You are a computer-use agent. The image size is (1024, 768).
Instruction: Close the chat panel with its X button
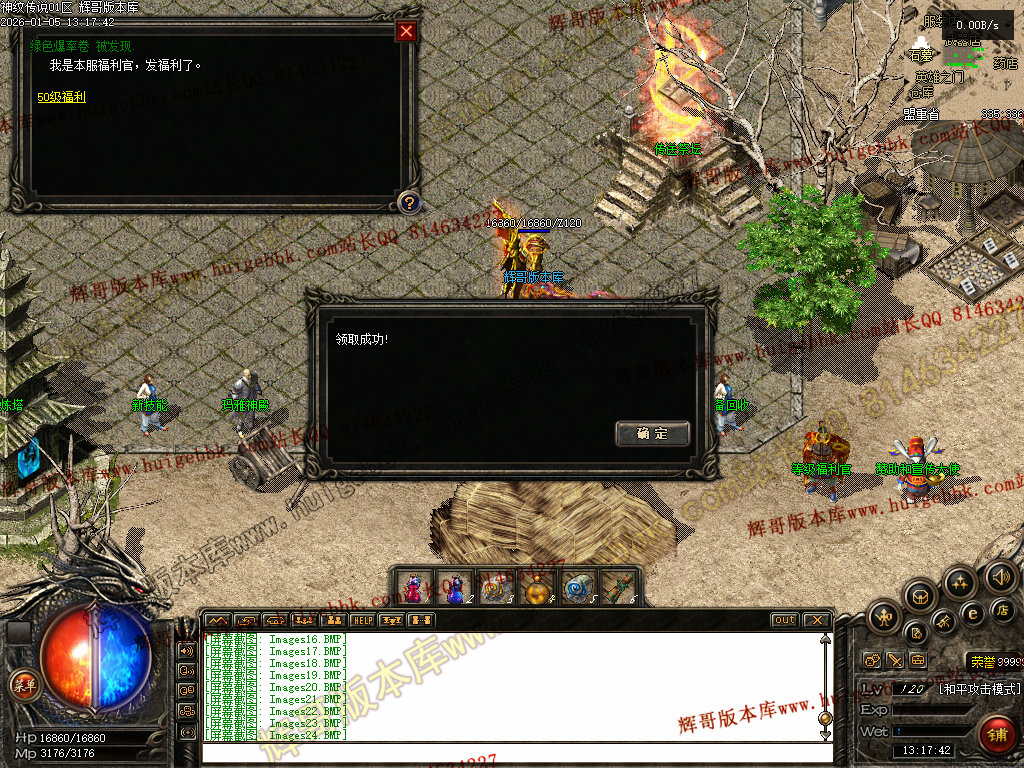tap(816, 620)
